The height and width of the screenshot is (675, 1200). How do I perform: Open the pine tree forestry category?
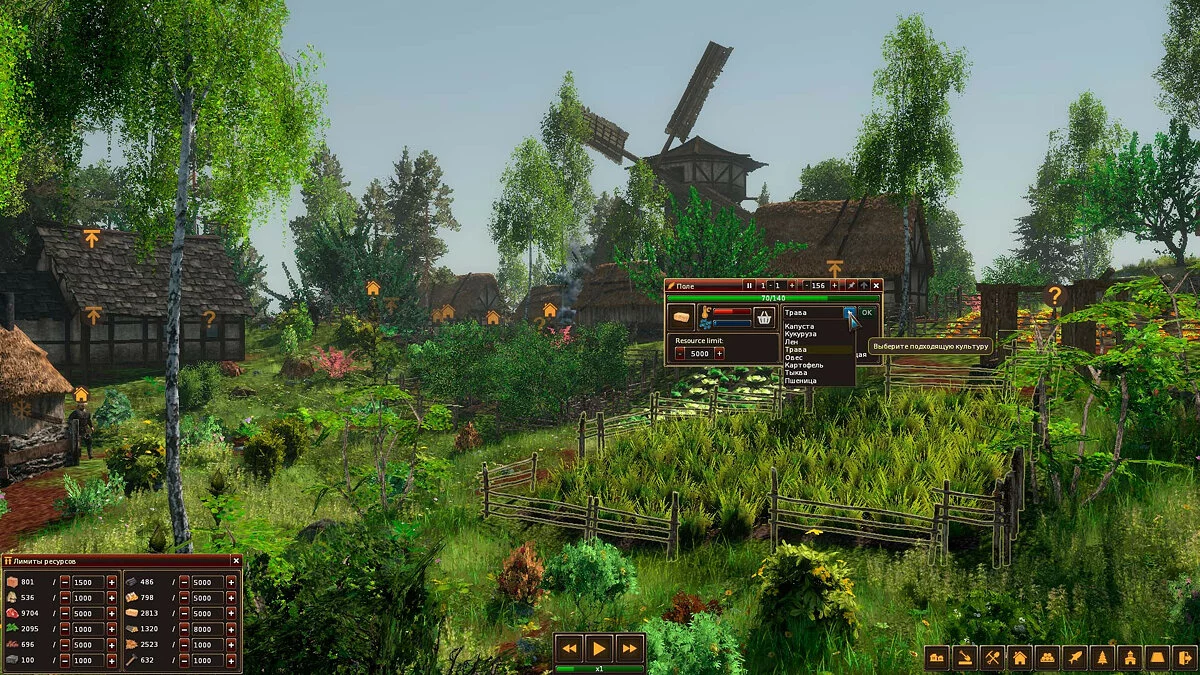(x=1102, y=657)
